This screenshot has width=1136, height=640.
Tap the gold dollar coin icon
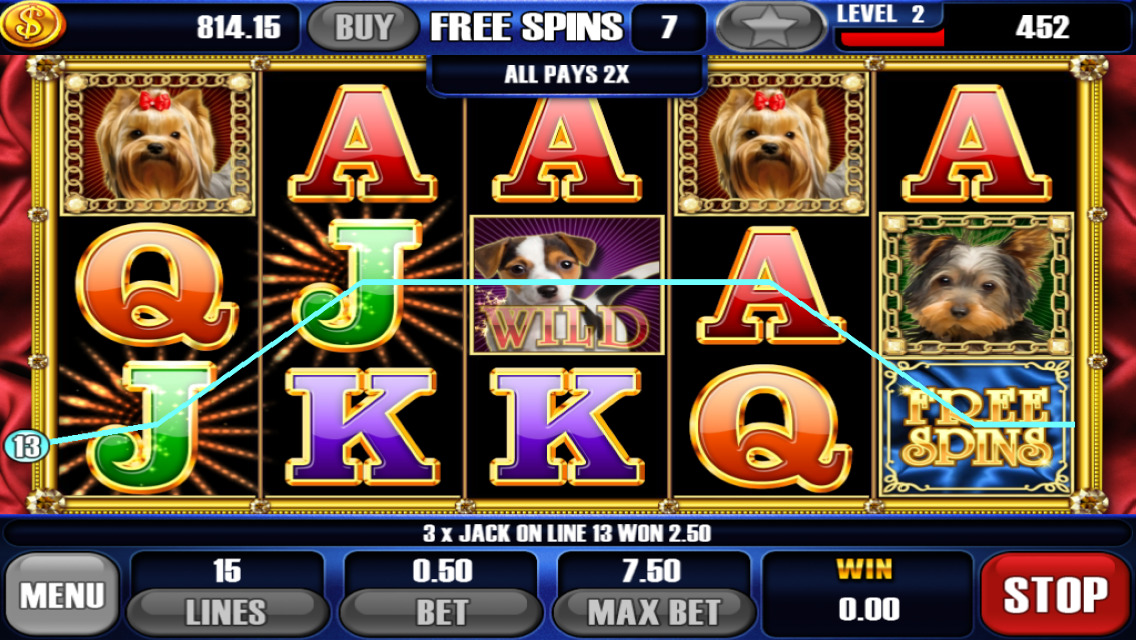point(32,26)
